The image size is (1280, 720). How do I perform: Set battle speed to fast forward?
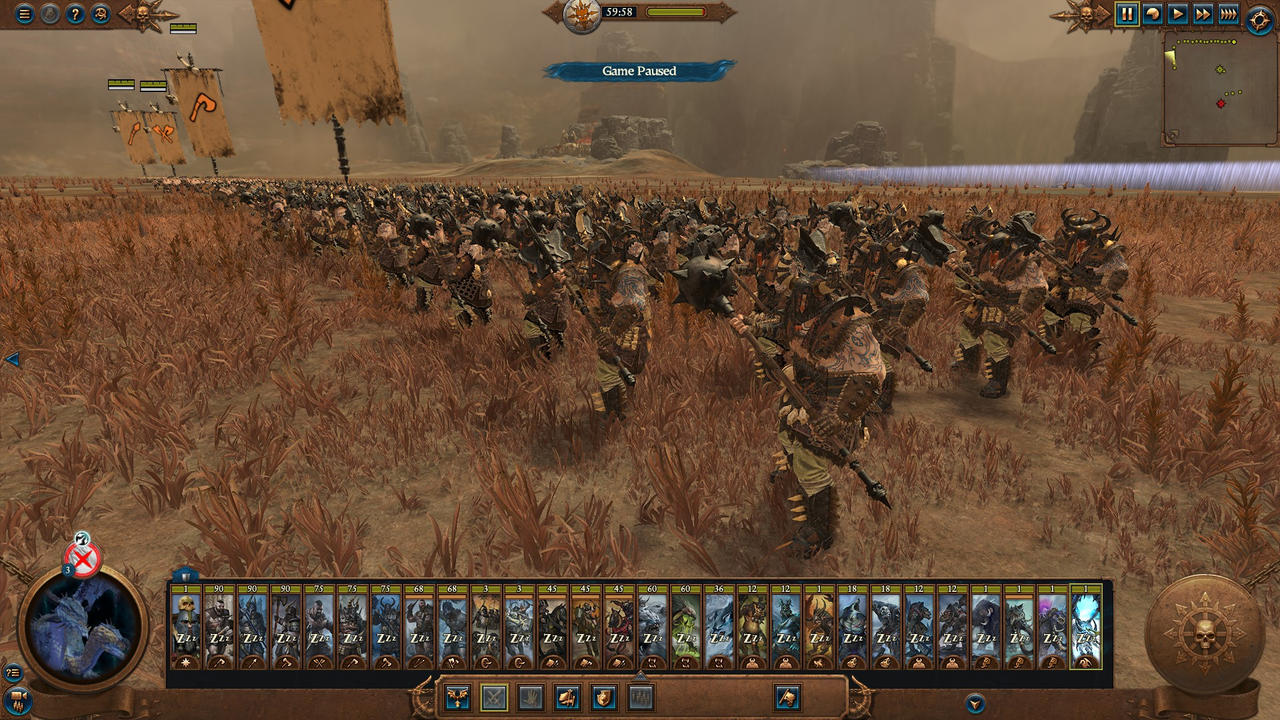coord(1203,14)
